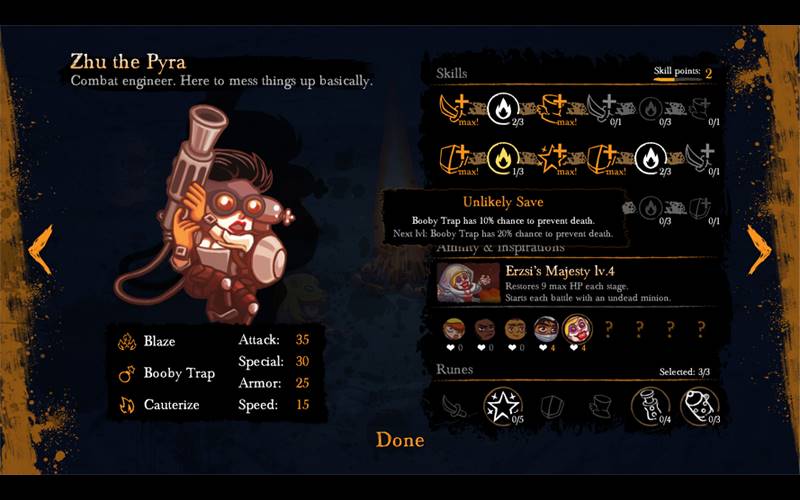800x500 pixels.
Task: Choose the maxed star skill node
Action: coord(551,157)
